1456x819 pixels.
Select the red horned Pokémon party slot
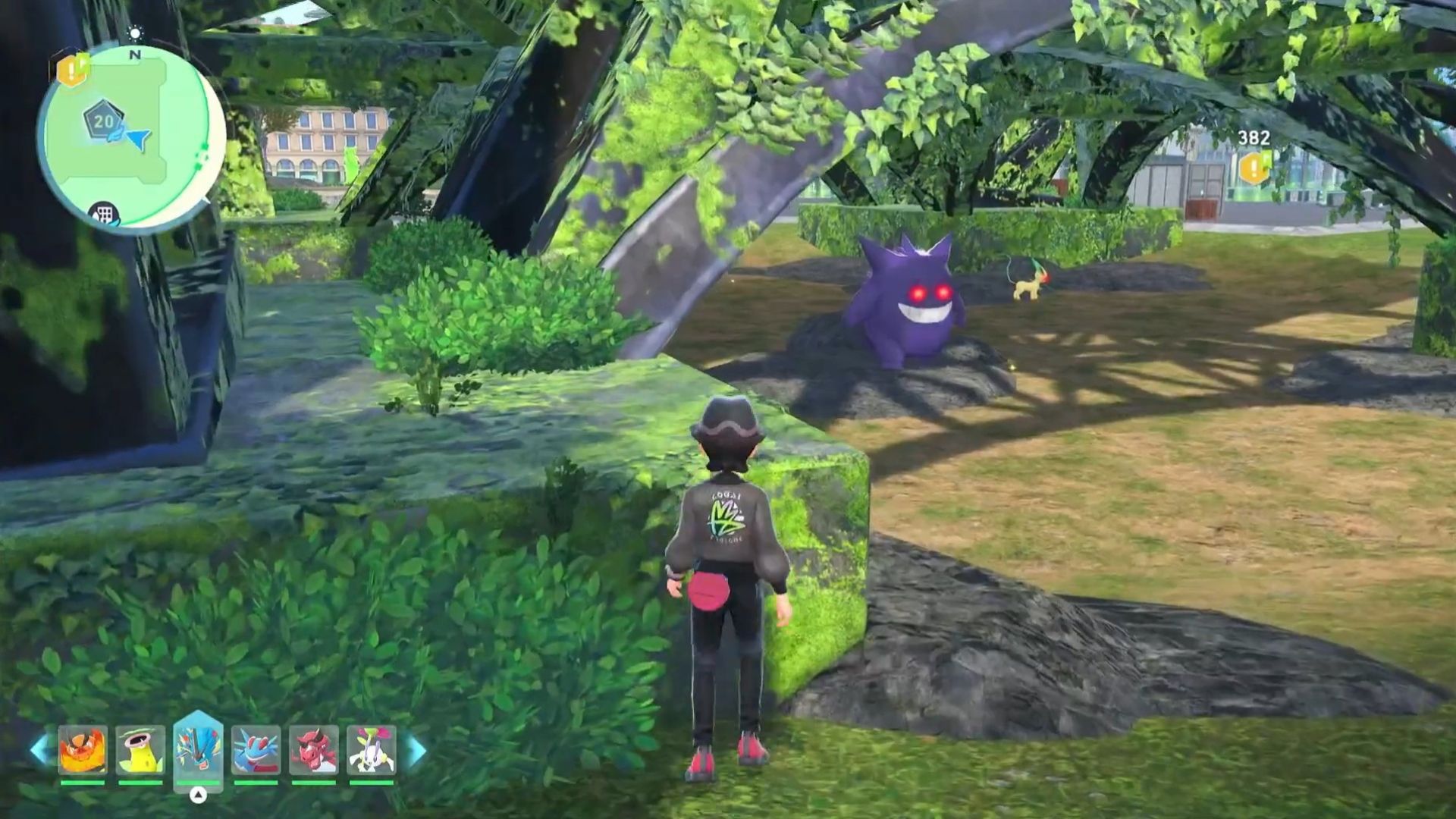coord(313,750)
